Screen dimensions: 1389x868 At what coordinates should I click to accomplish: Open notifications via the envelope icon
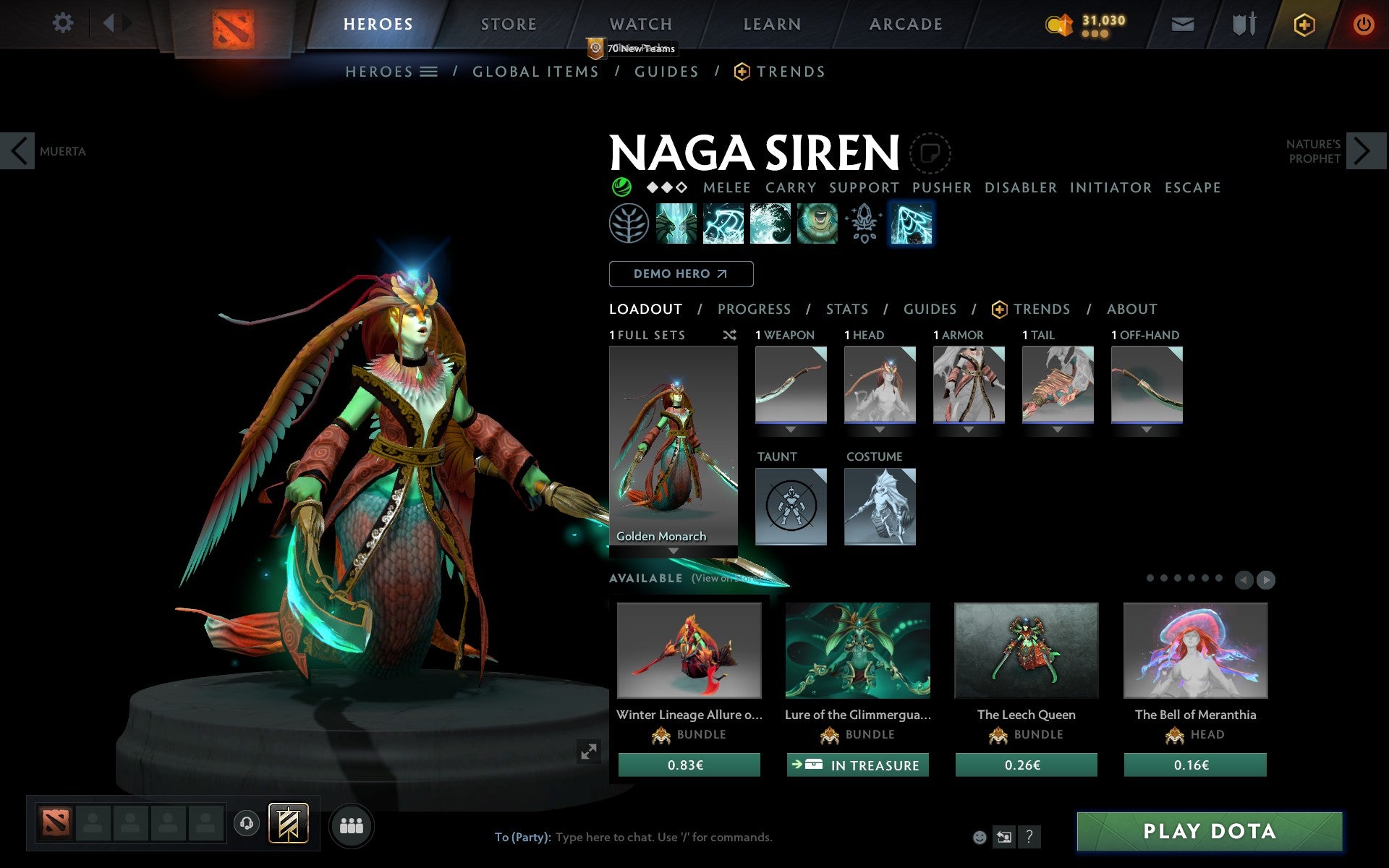[1181, 24]
